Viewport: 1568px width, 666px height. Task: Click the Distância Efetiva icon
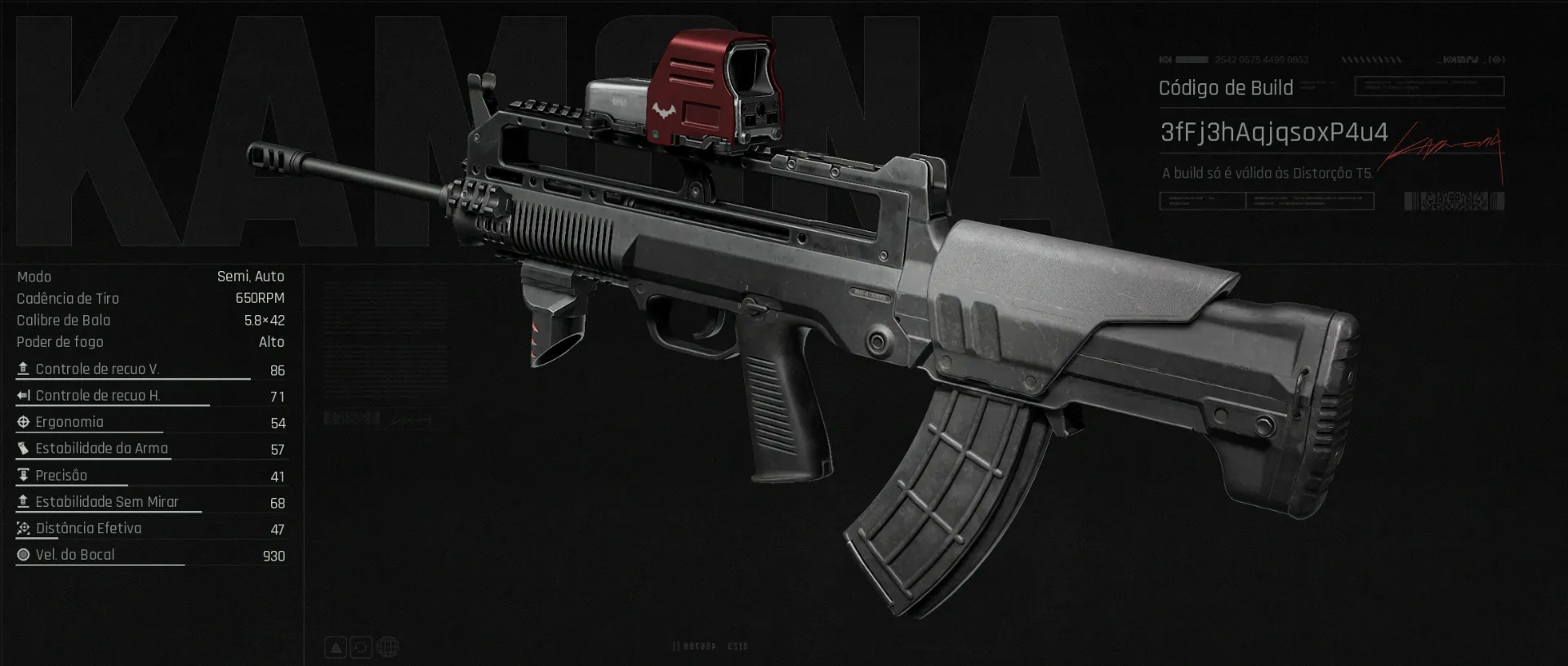(x=22, y=528)
